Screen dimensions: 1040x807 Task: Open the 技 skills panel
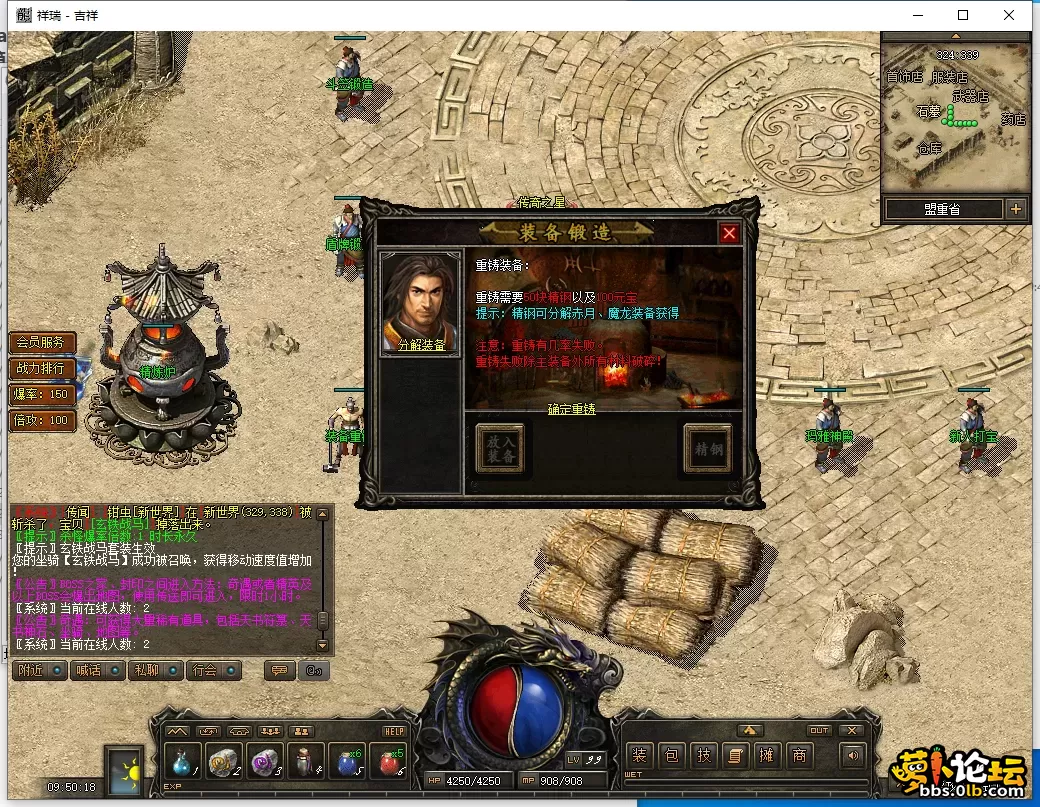coord(703,756)
